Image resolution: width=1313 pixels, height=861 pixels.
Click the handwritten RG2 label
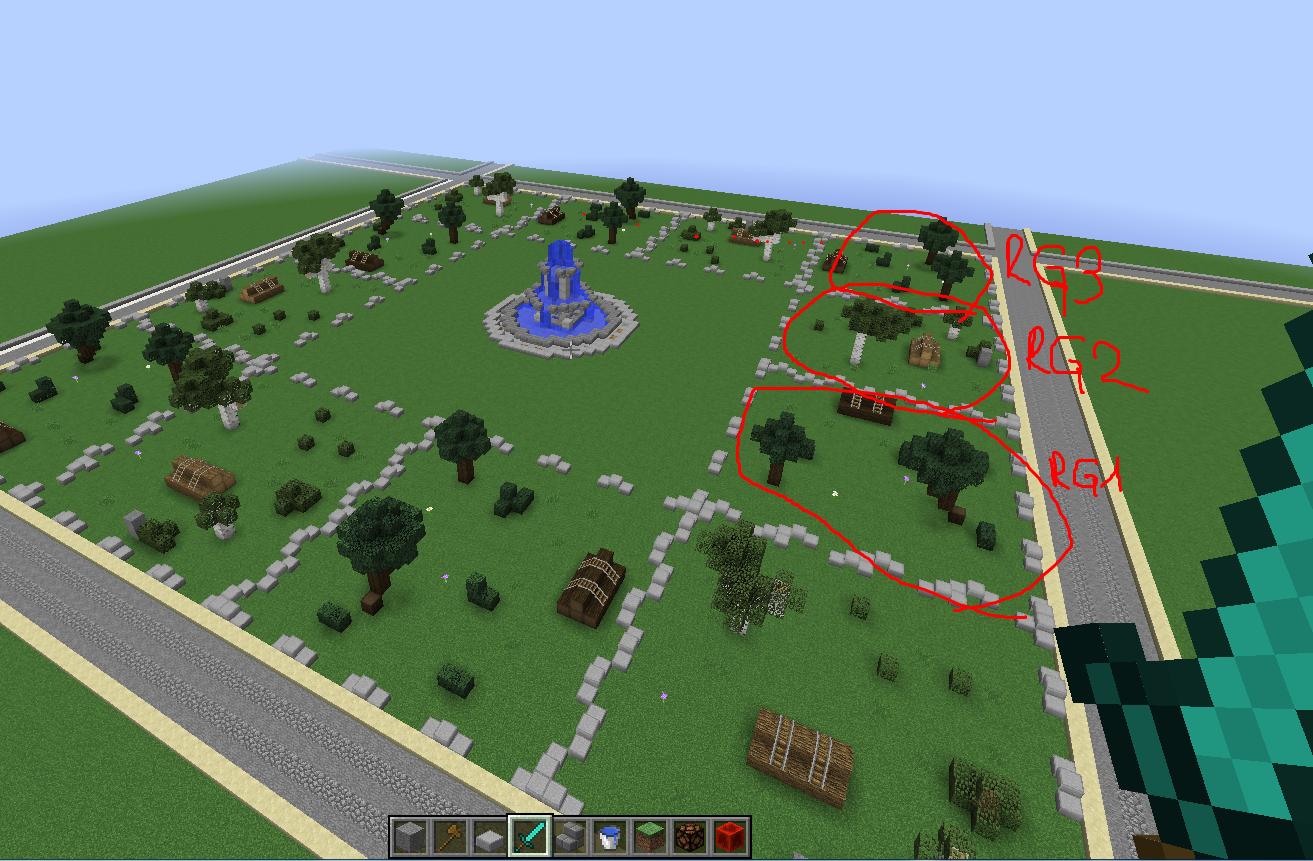pyautogui.click(x=1070, y=355)
